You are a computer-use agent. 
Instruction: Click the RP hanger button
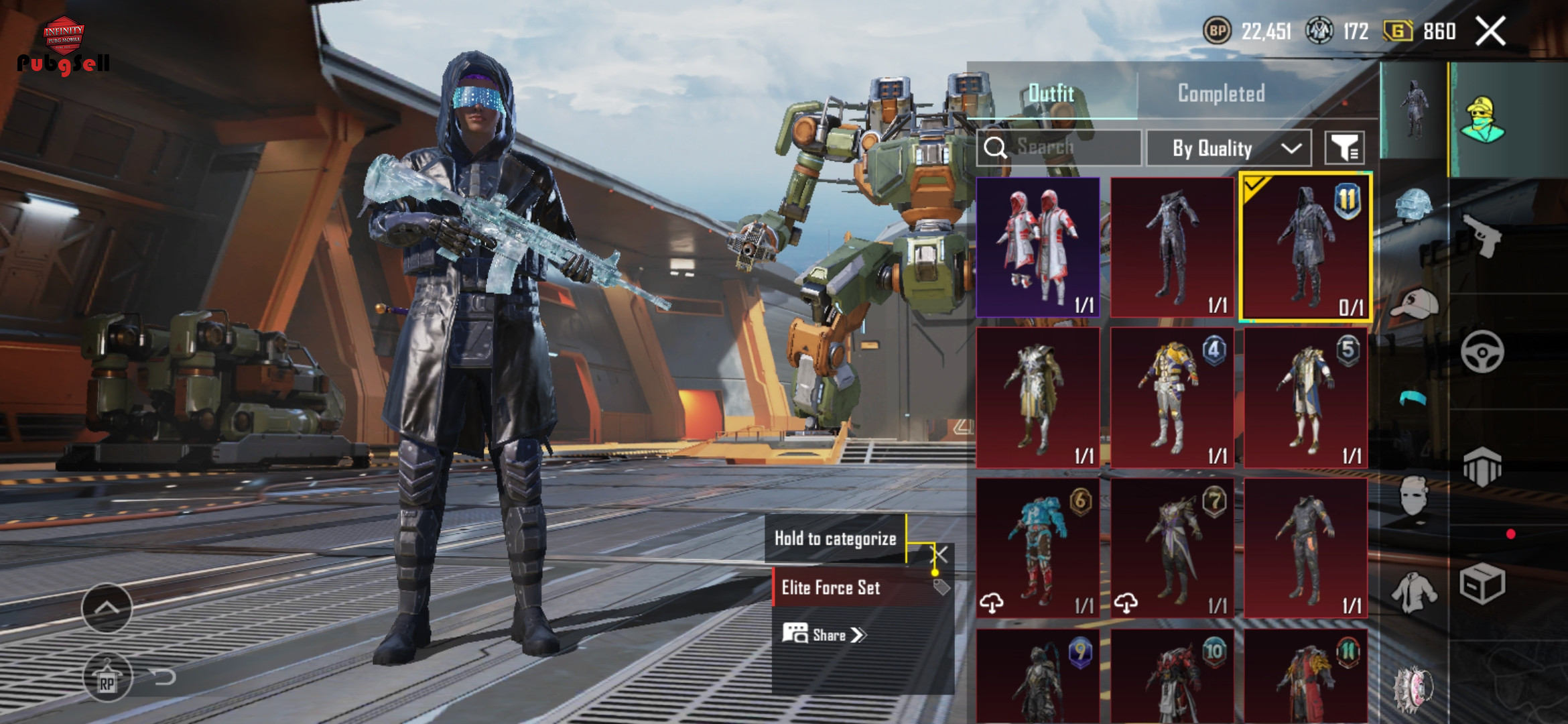point(107,677)
